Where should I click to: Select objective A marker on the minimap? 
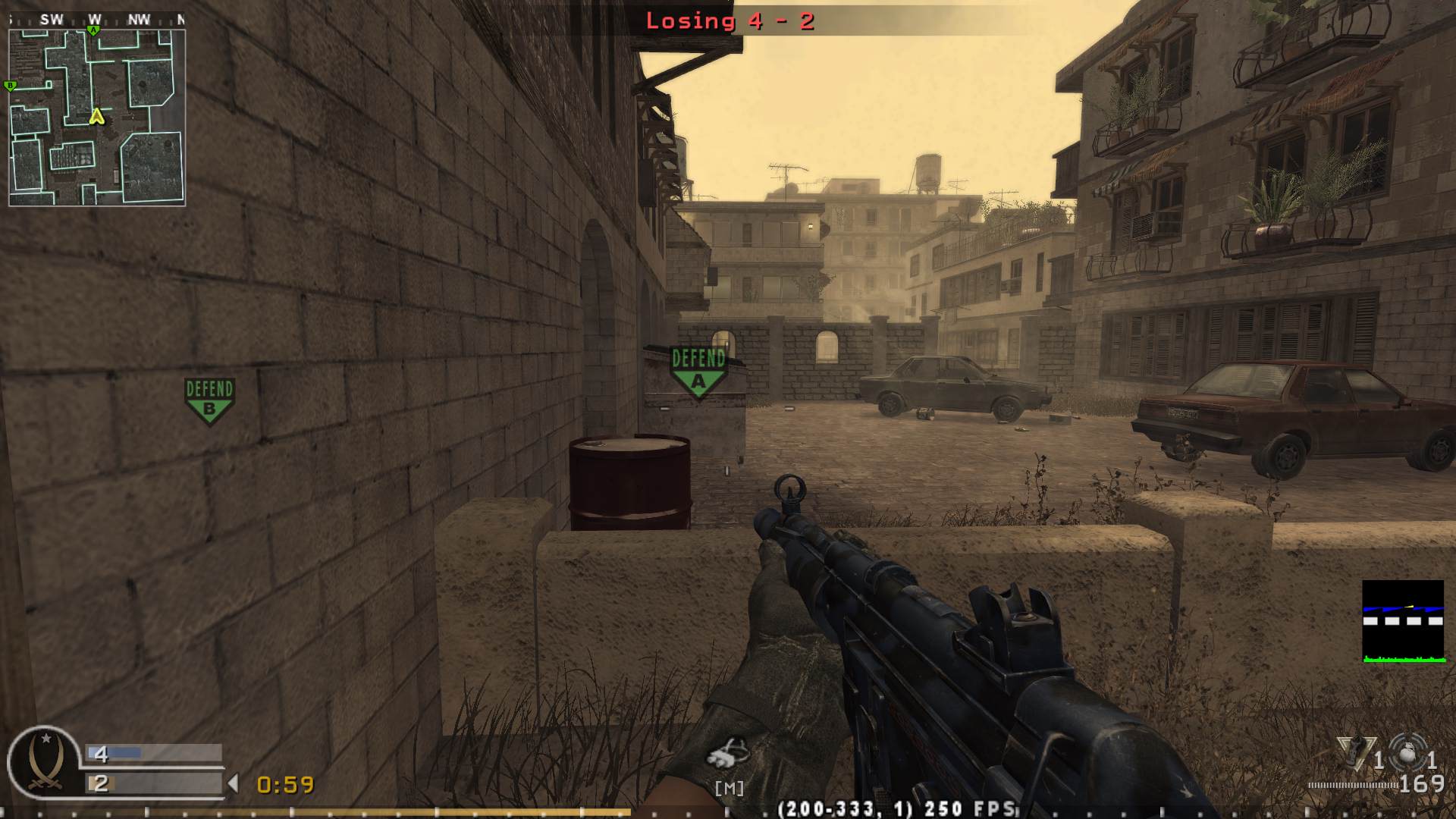pos(93,30)
